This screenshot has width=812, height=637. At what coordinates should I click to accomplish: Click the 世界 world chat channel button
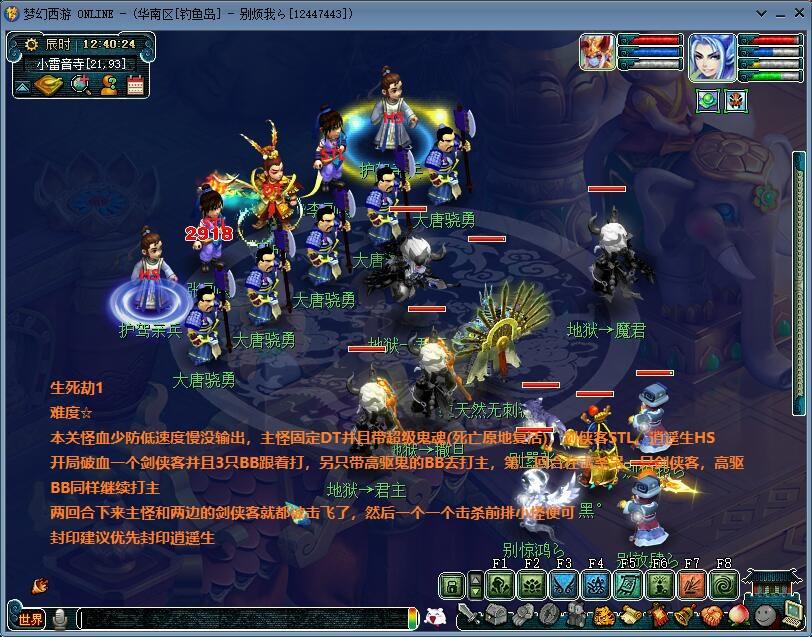[x=29, y=619]
